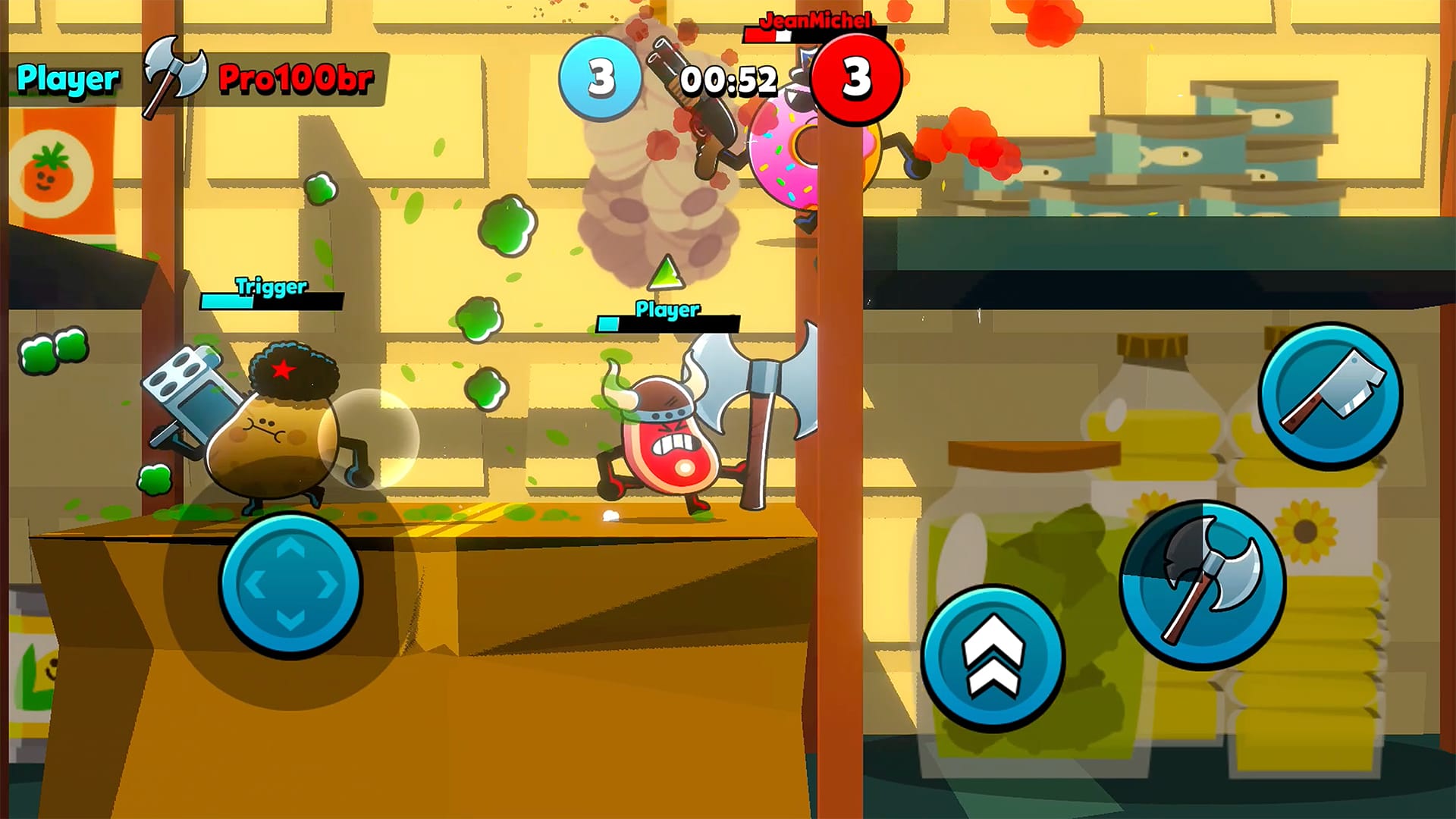The image size is (1456, 819).
Task: Select the Player name label
Action: tap(67, 76)
